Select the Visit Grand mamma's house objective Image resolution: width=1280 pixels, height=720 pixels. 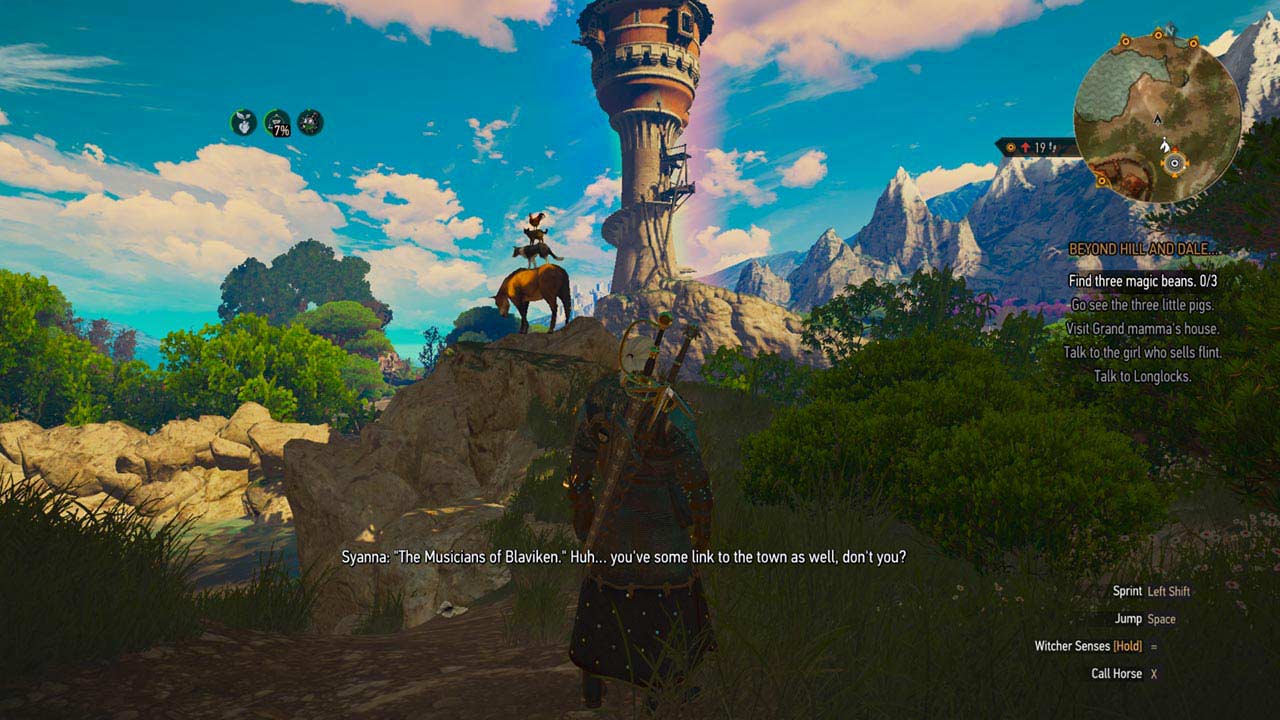(x=1143, y=329)
